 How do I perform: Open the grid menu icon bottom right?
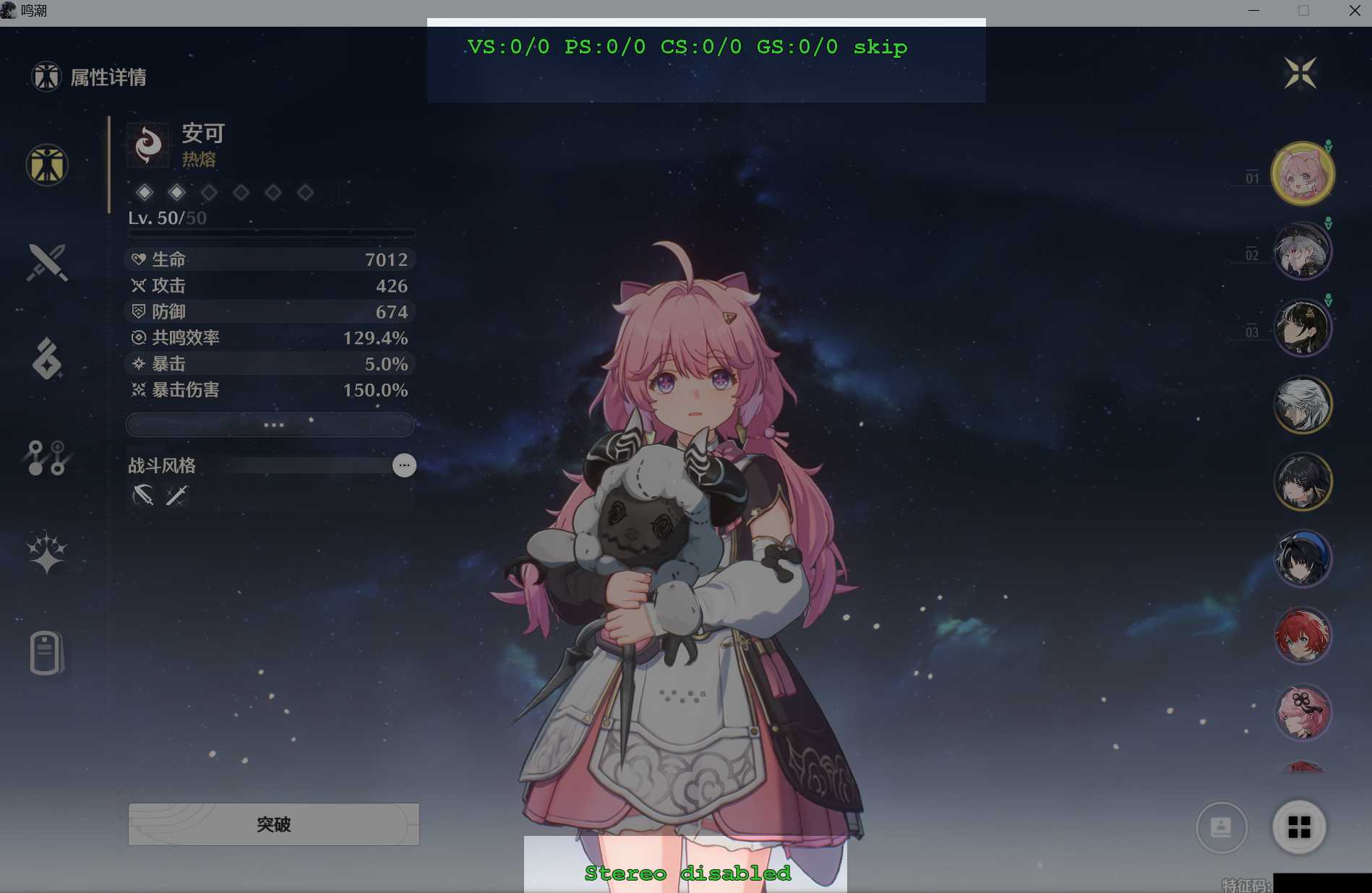1298,827
